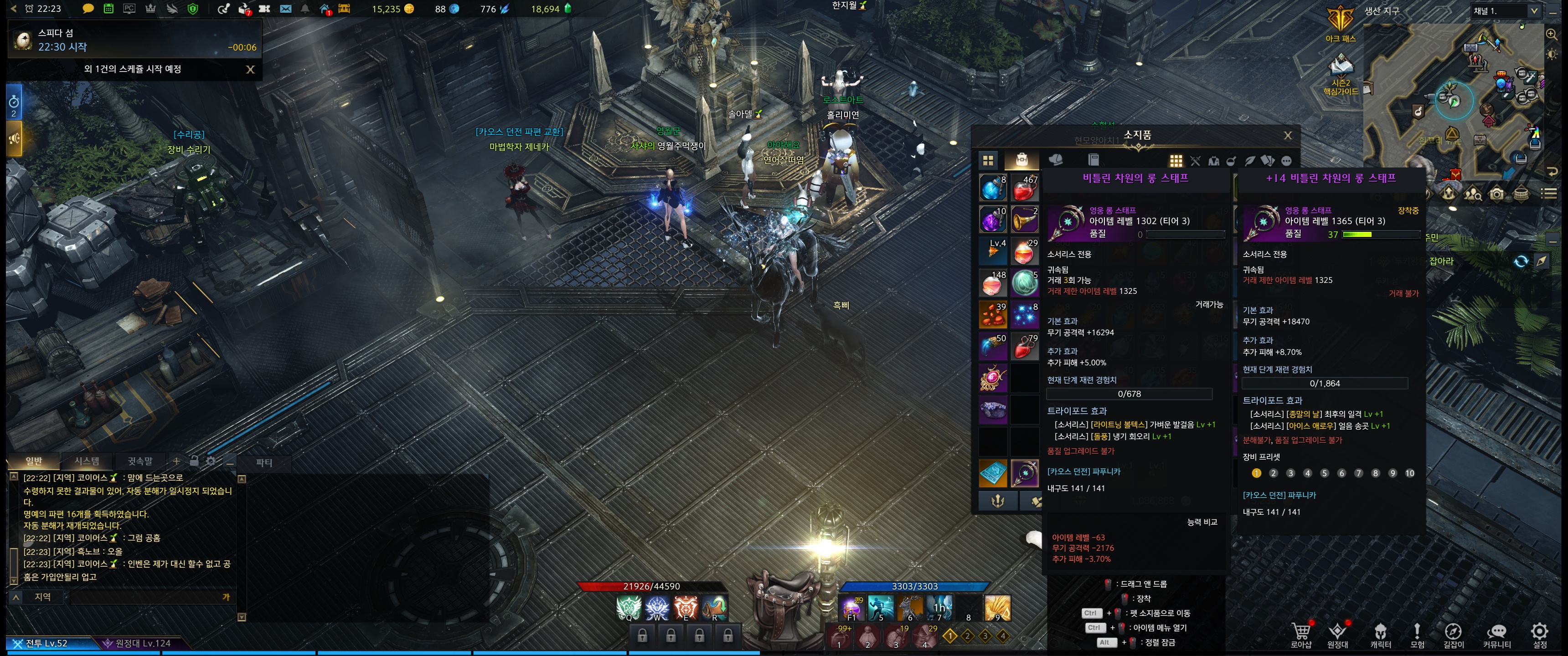Viewport: 1568px width, 656px height.
Task: Close the 소지품 inventory window
Action: tap(1287, 136)
